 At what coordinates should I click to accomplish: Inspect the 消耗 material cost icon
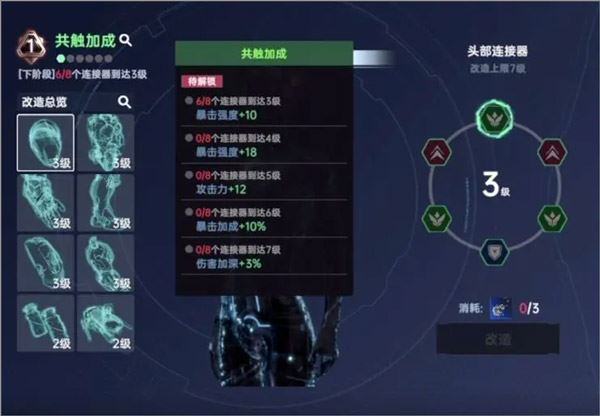coord(502,309)
